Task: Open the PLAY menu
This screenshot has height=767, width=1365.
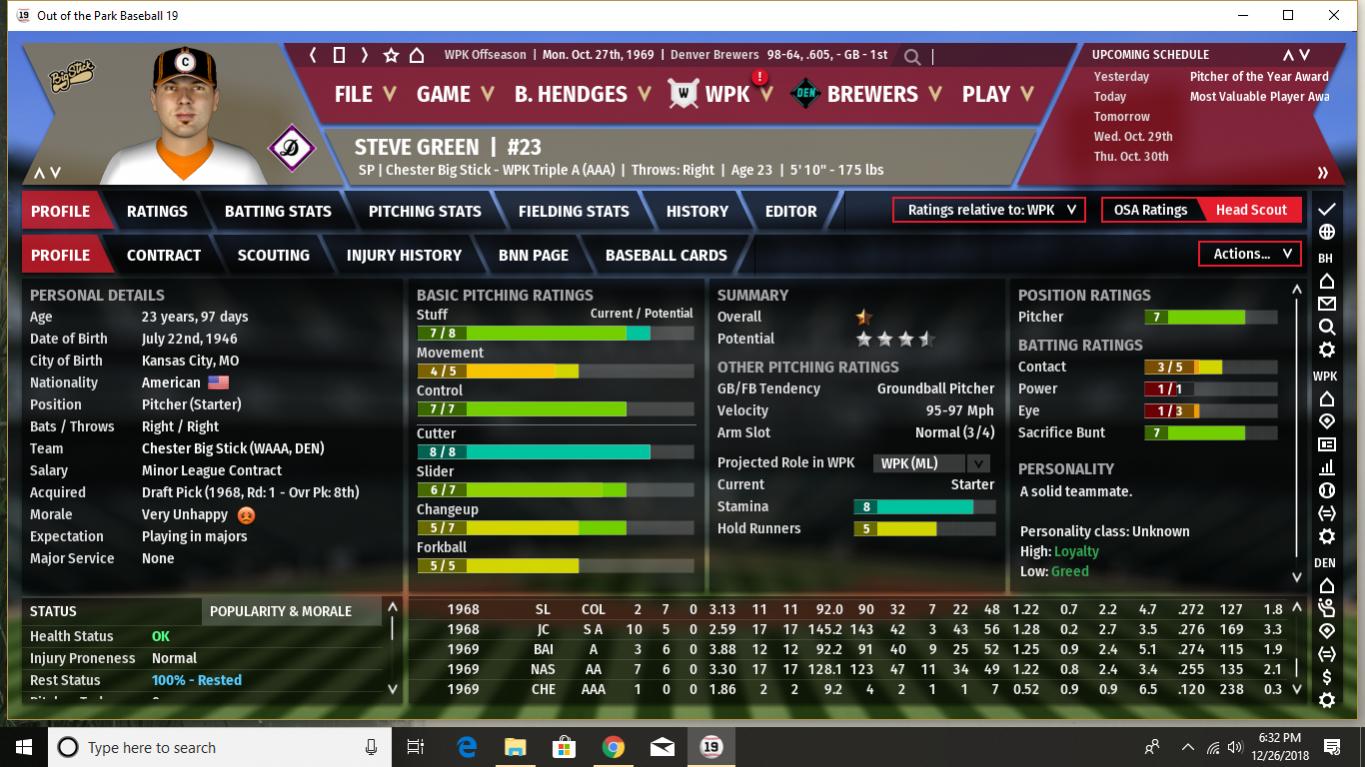Action: point(998,94)
